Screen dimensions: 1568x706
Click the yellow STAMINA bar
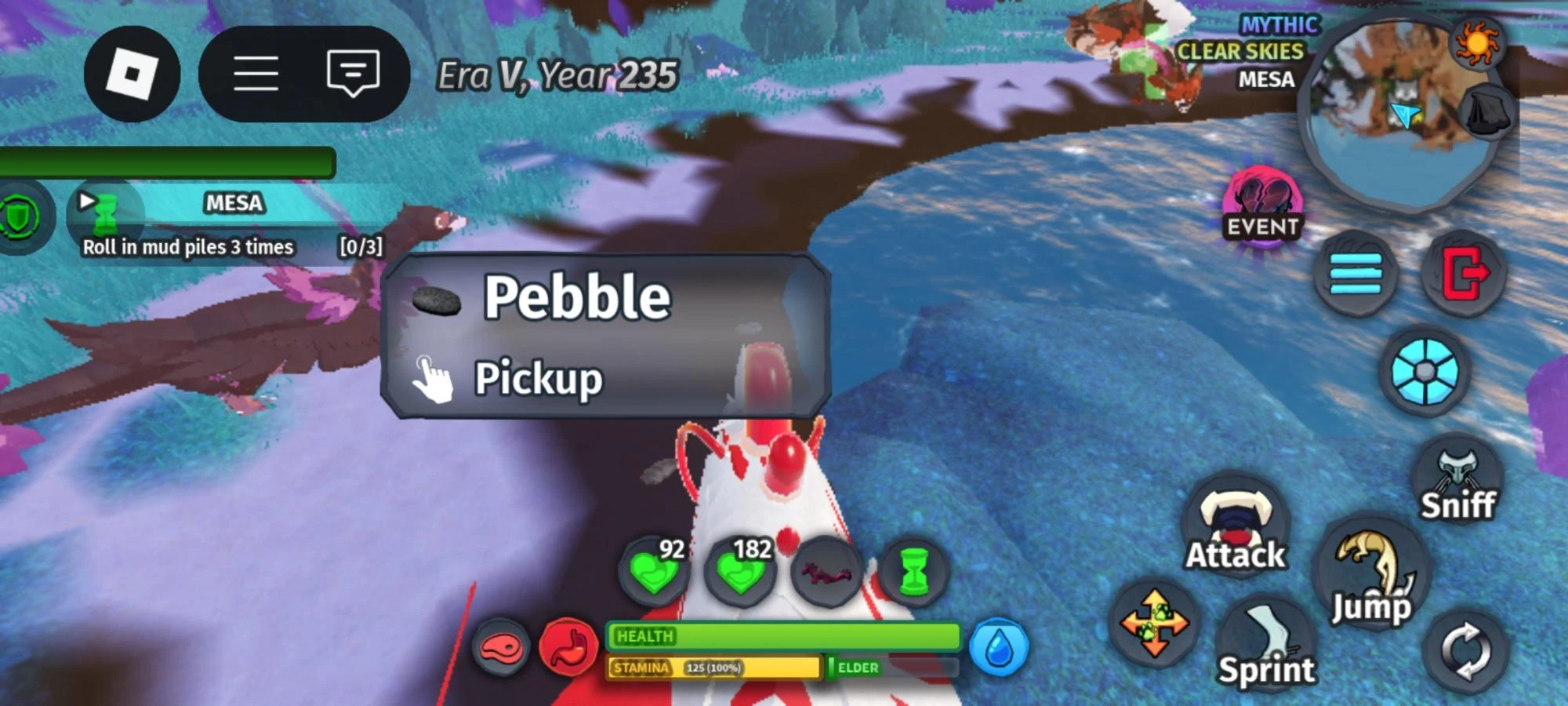pos(713,668)
